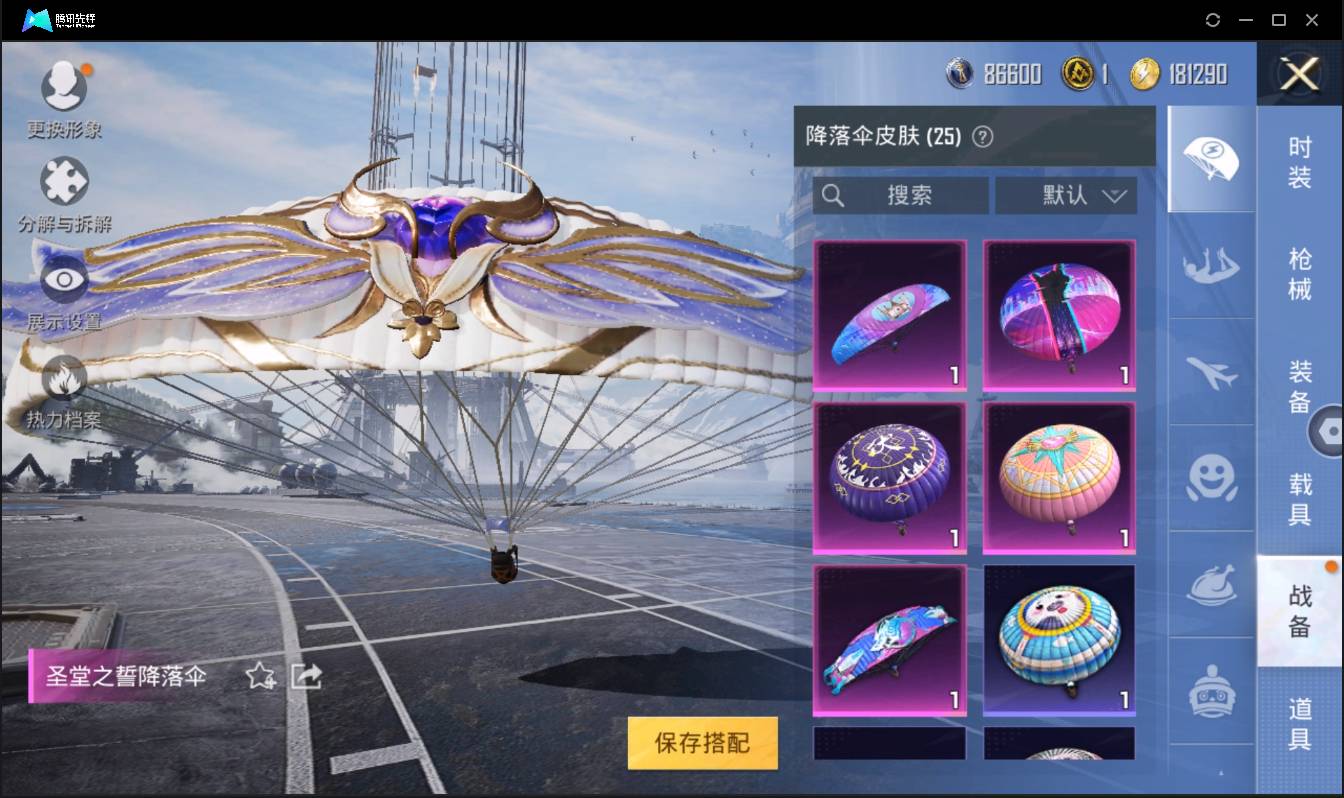Favorite the parachute with the star
Screen dimensions: 1344x798
pyautogui.click(x=258, y=677)
